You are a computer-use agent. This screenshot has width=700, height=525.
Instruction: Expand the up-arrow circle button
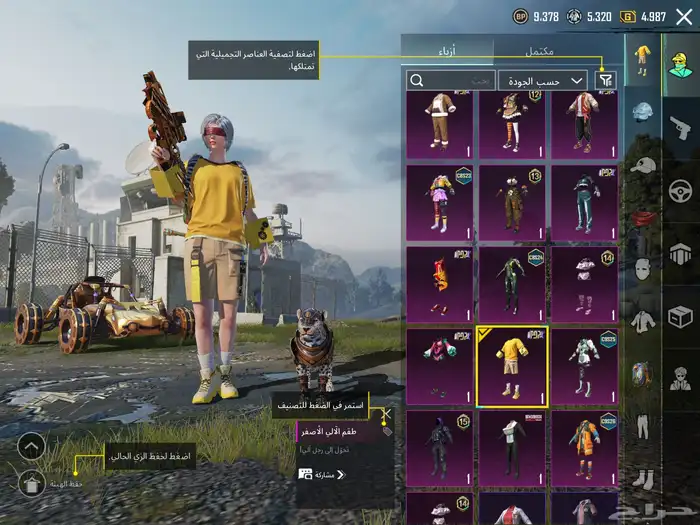coord(32,445)
